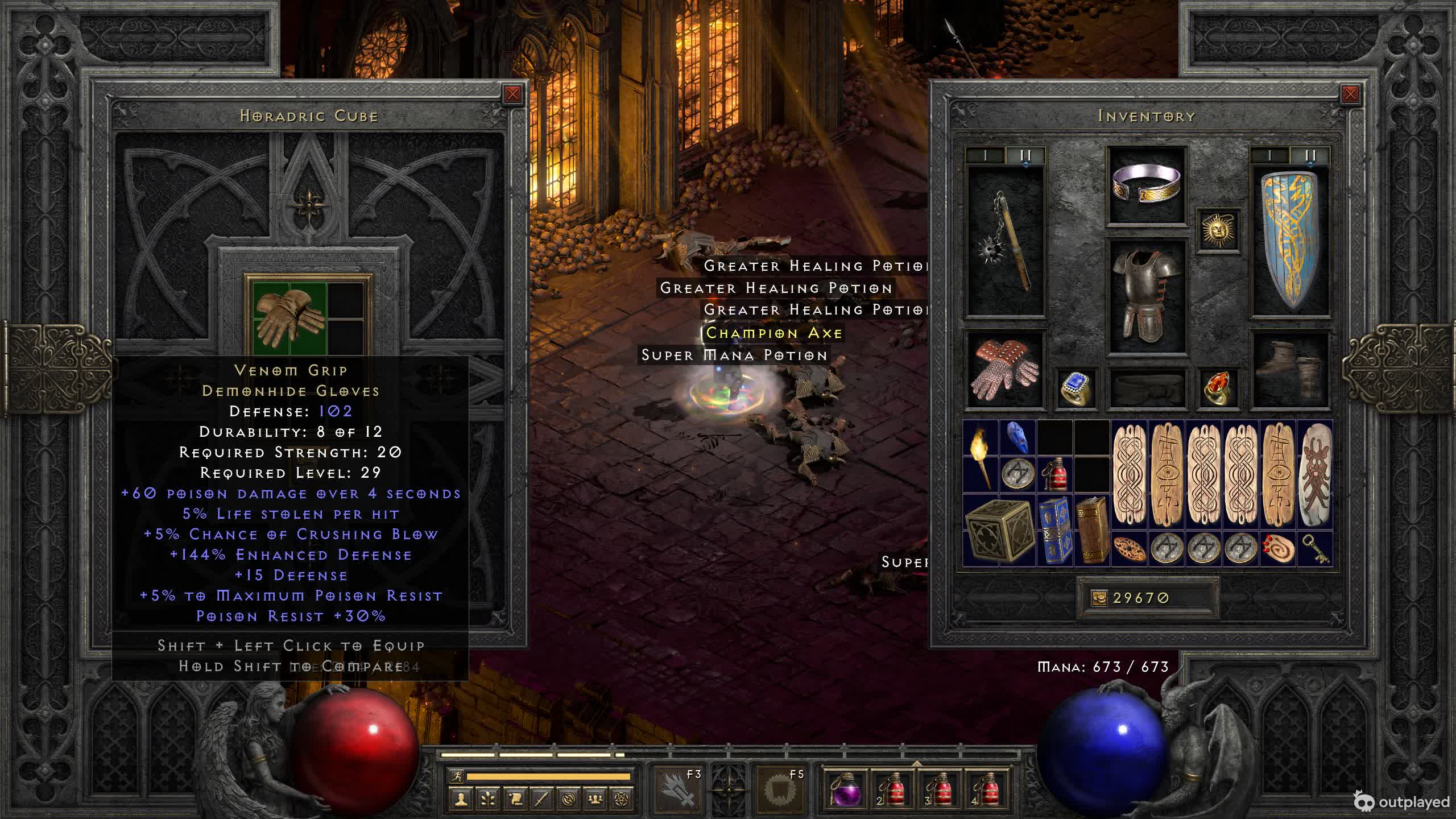
Task: Click the equipped boots slot
Action: tap(1290, 370)
